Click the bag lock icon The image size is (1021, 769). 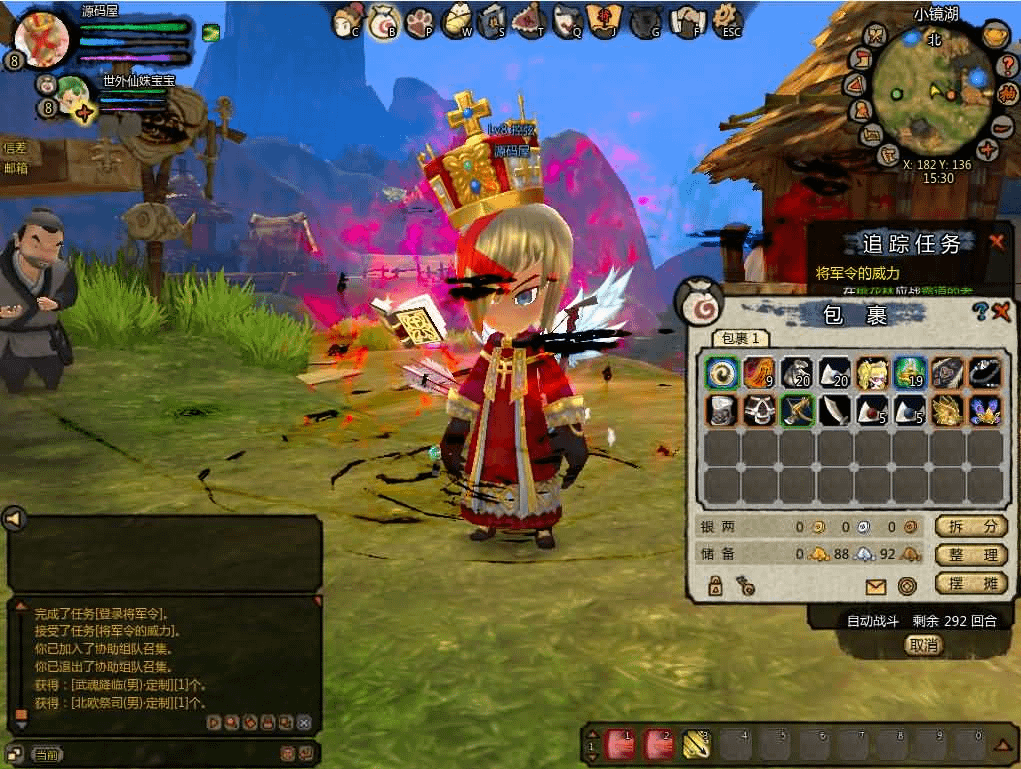(716, 586)
